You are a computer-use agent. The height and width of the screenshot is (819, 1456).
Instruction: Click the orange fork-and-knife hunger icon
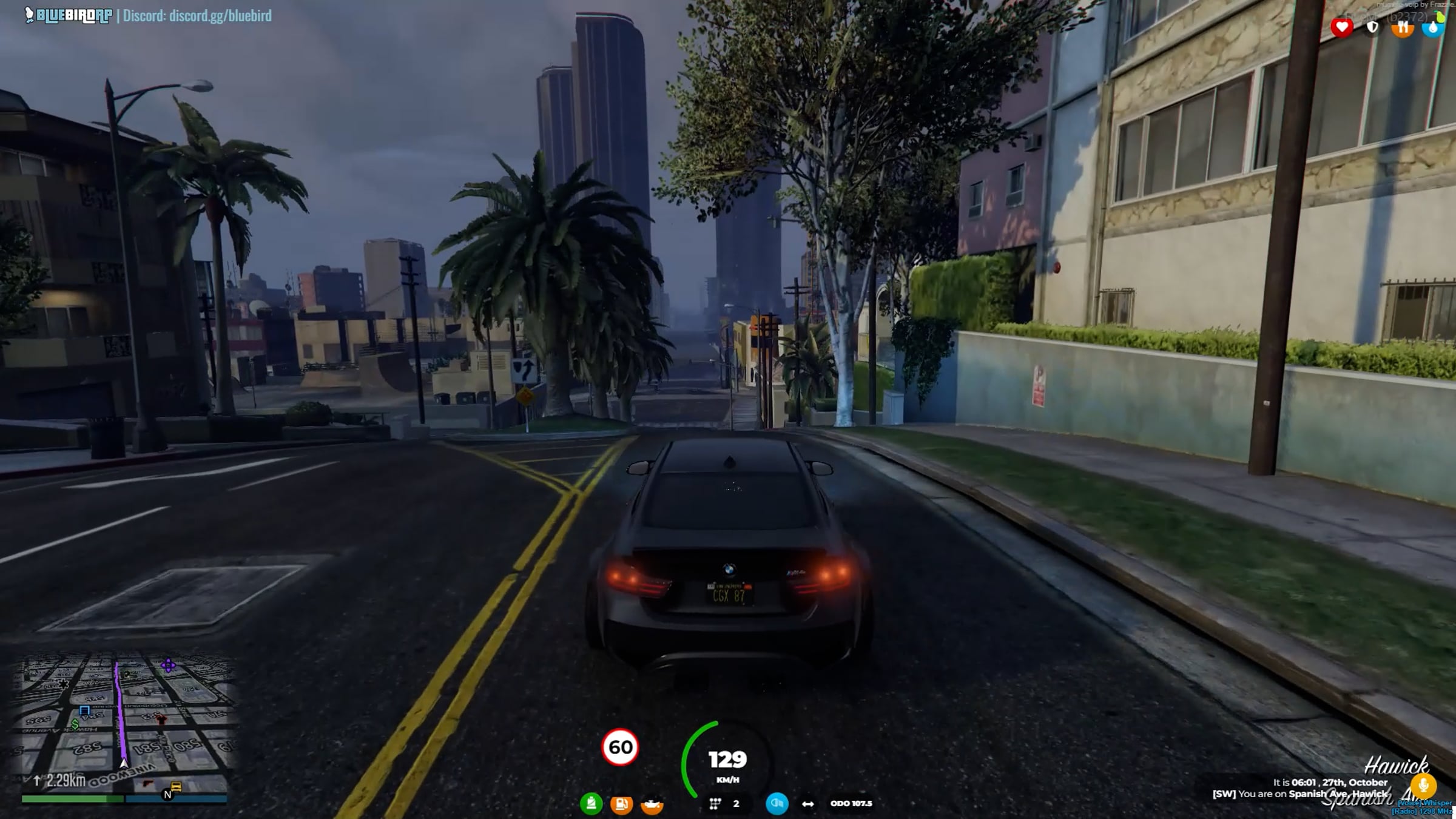pos(1402,27)
